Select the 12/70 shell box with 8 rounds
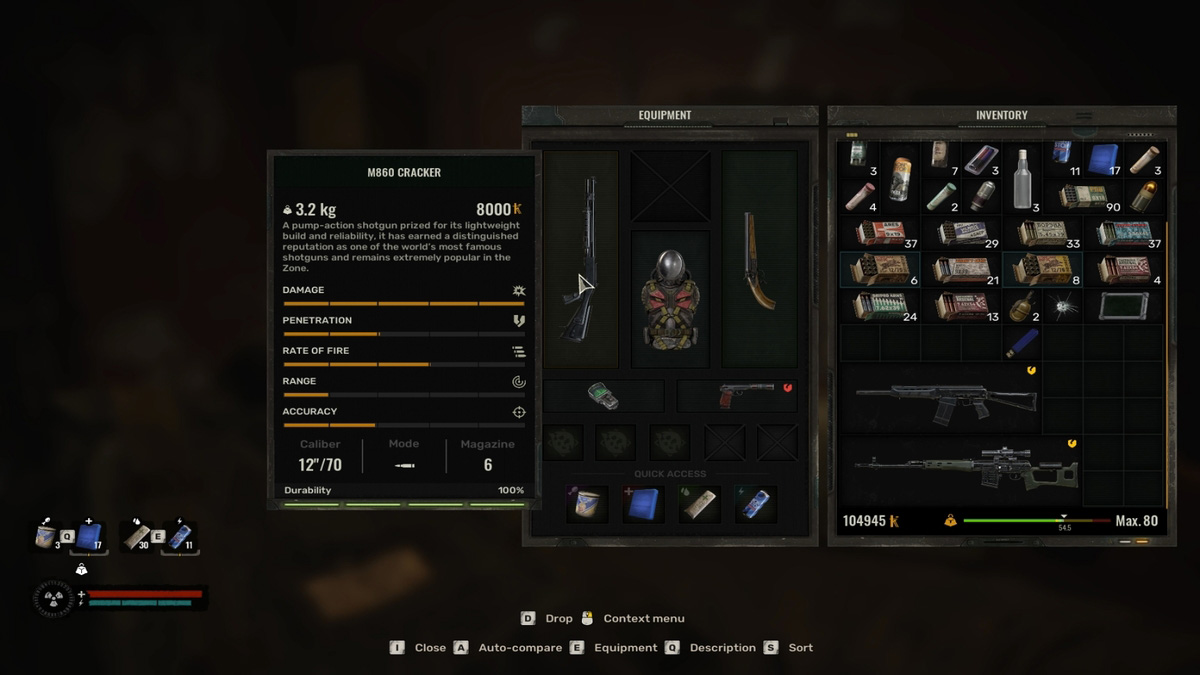Screen dimensions: 1200x675 [x=1041, y=270]
